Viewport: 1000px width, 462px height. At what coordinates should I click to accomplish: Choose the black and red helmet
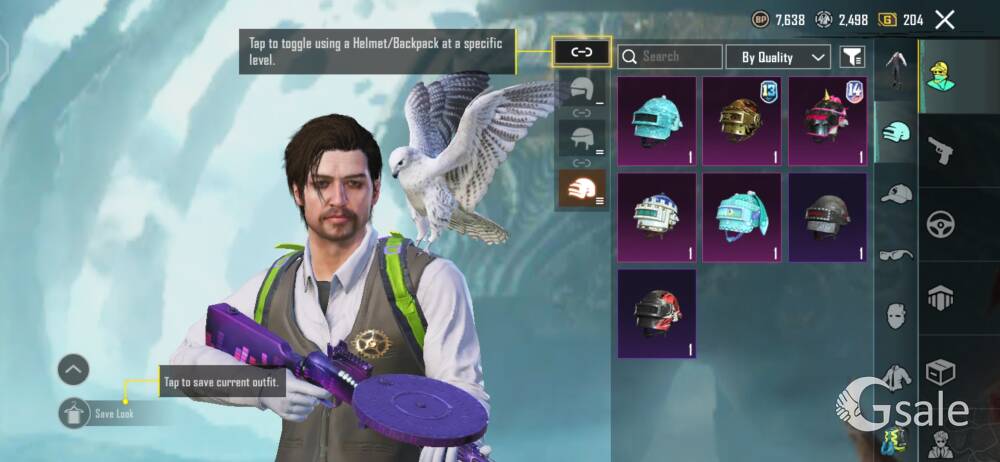[x=657, y=313]
